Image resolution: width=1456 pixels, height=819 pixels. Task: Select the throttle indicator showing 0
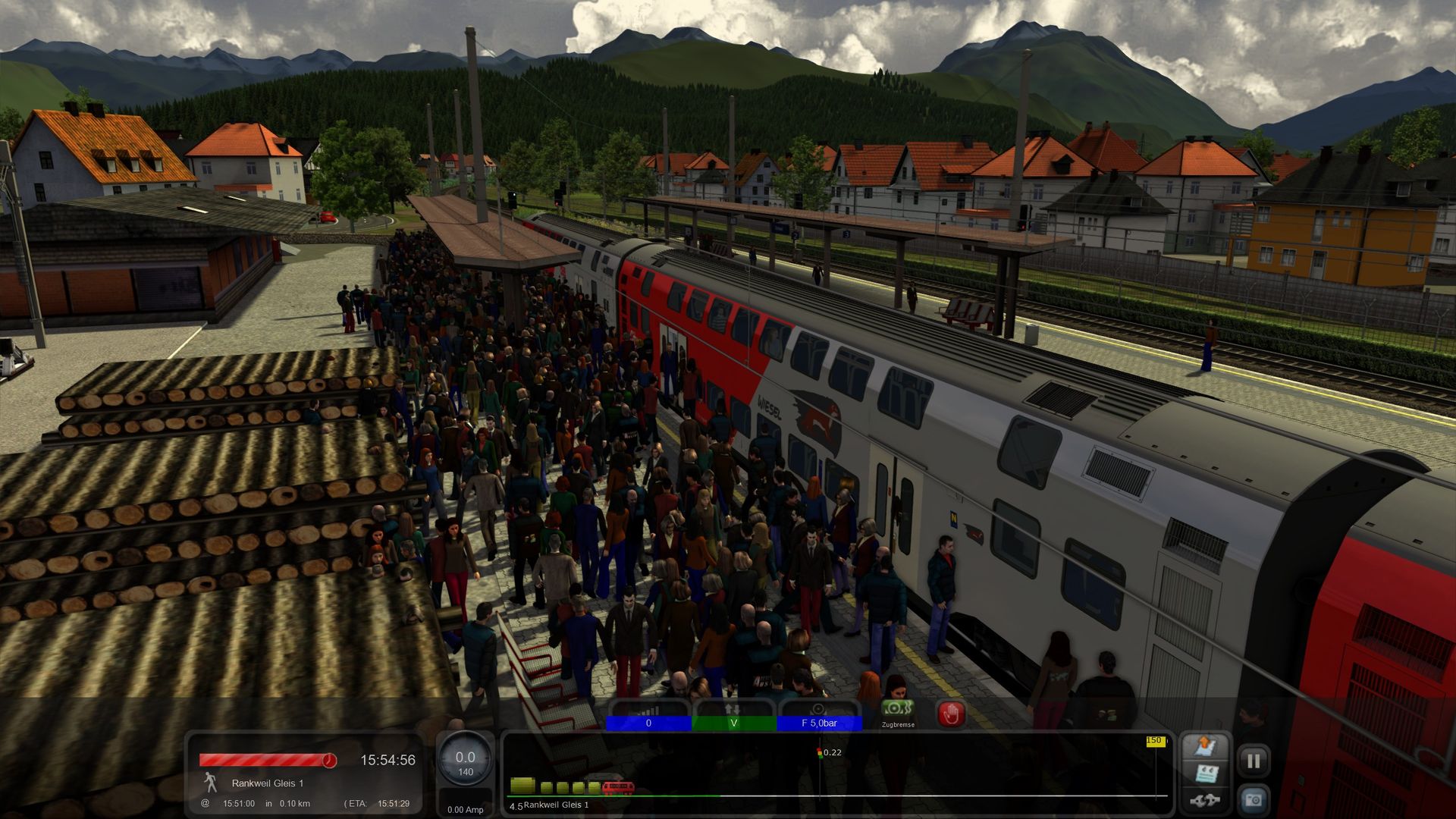pos(648,723)
